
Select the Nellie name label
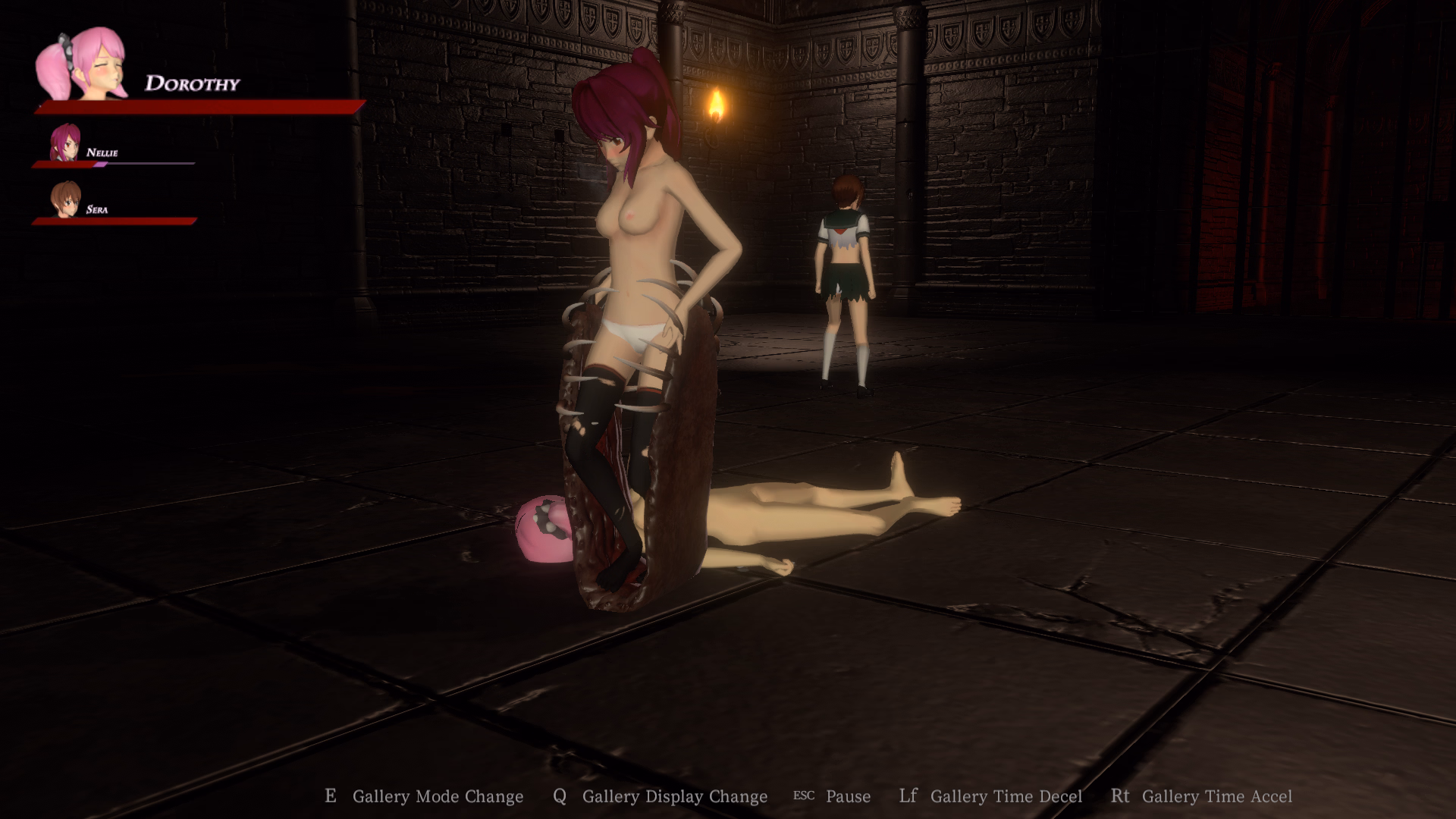coord(104,152)
